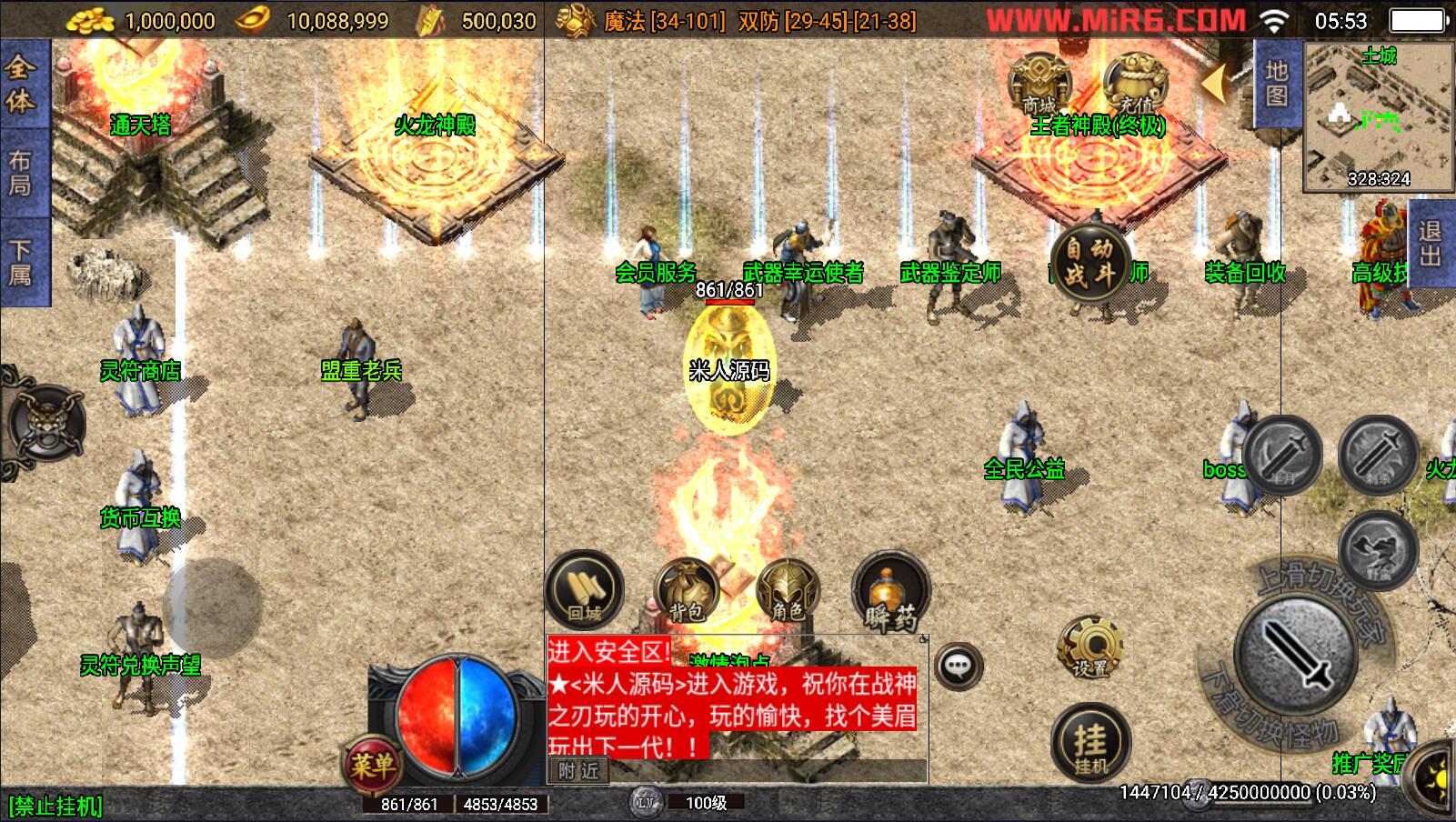Screen dimensions: 1456x822
Task: Open the 设置 settings gear
Action: click(1089, 648)
